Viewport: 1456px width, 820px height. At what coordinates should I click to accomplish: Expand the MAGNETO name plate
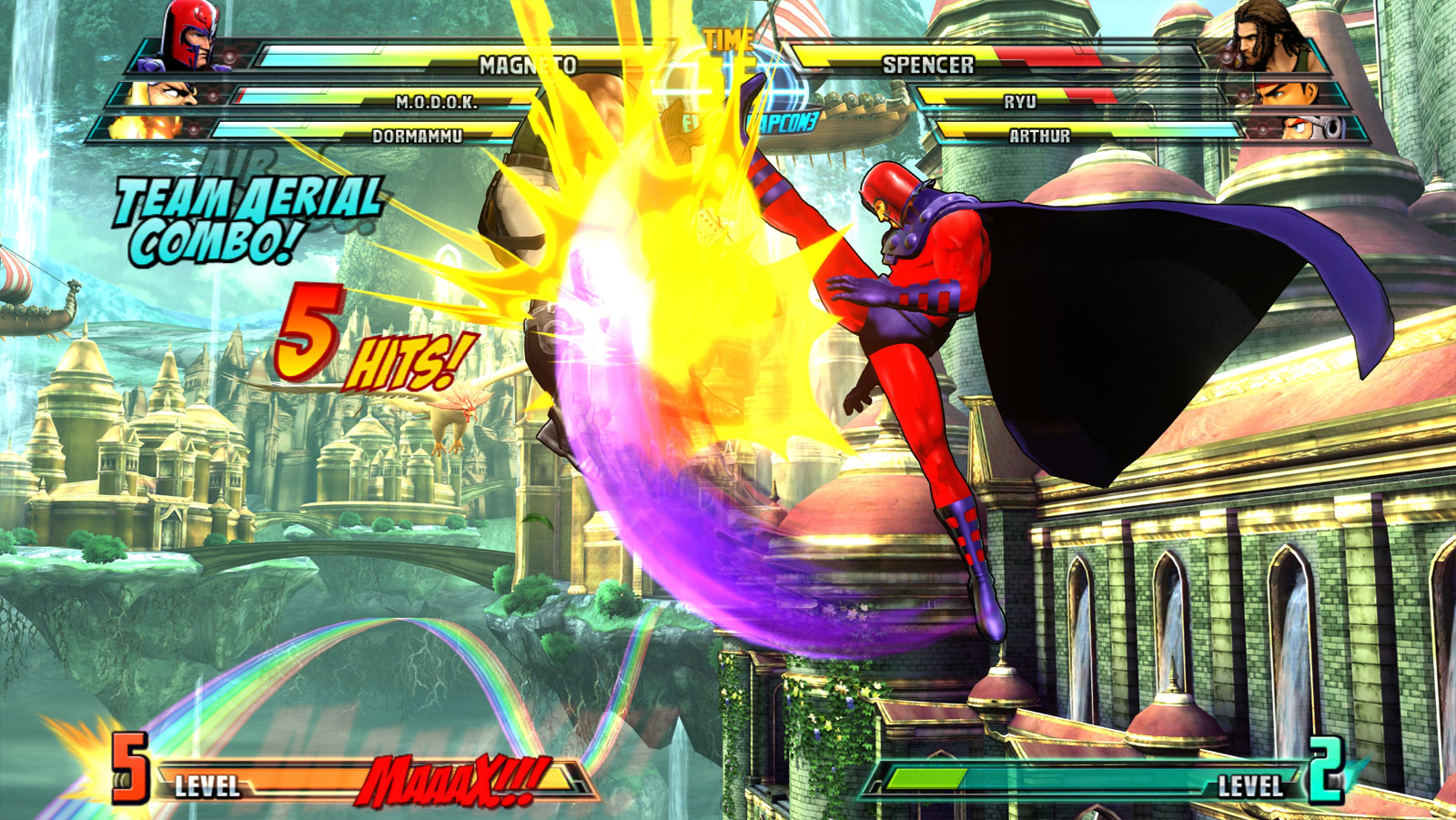[x=526, y=65]
